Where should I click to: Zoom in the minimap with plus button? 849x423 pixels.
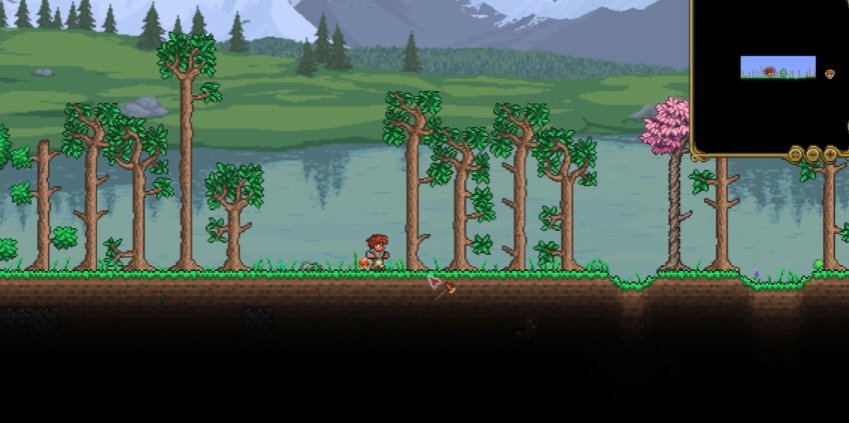pyautogui.click(x=831, y=155)
